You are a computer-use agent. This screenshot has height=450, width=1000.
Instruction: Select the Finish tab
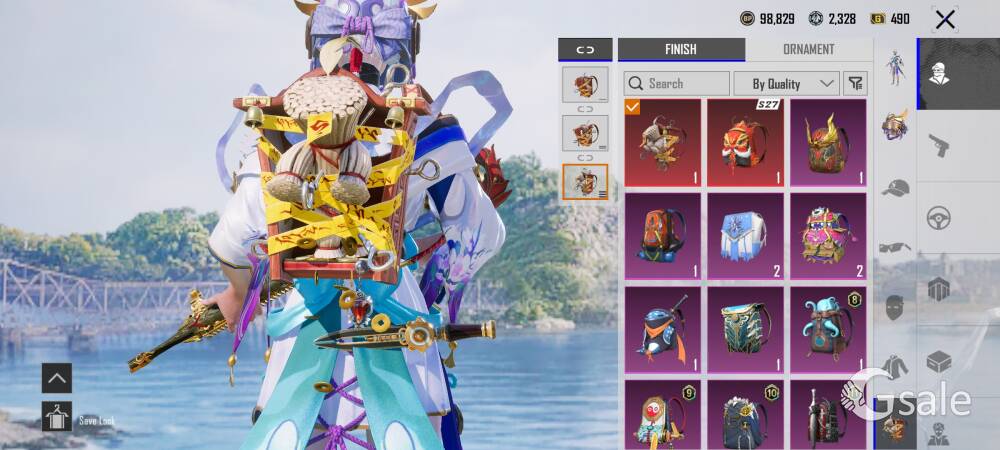pos(680,50)
